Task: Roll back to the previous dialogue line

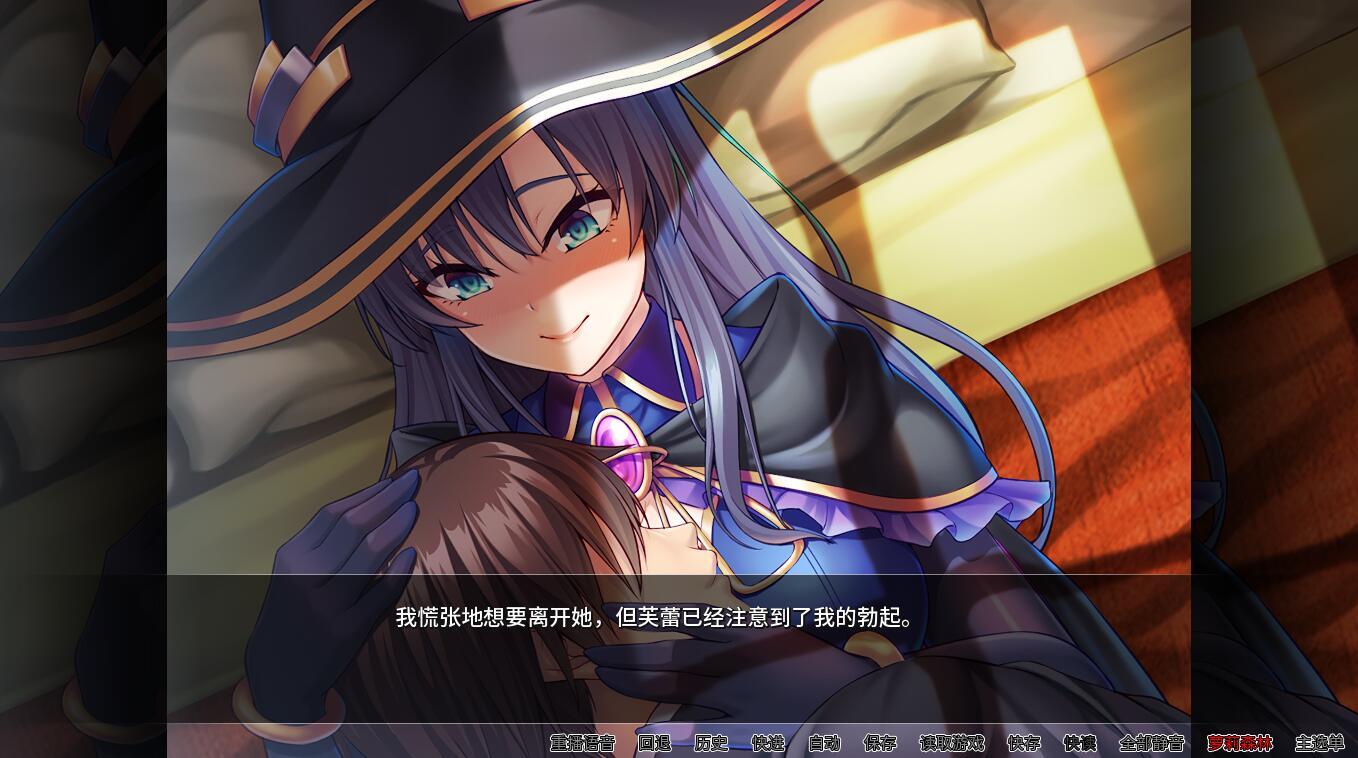Action: click(x=656, y=744)
